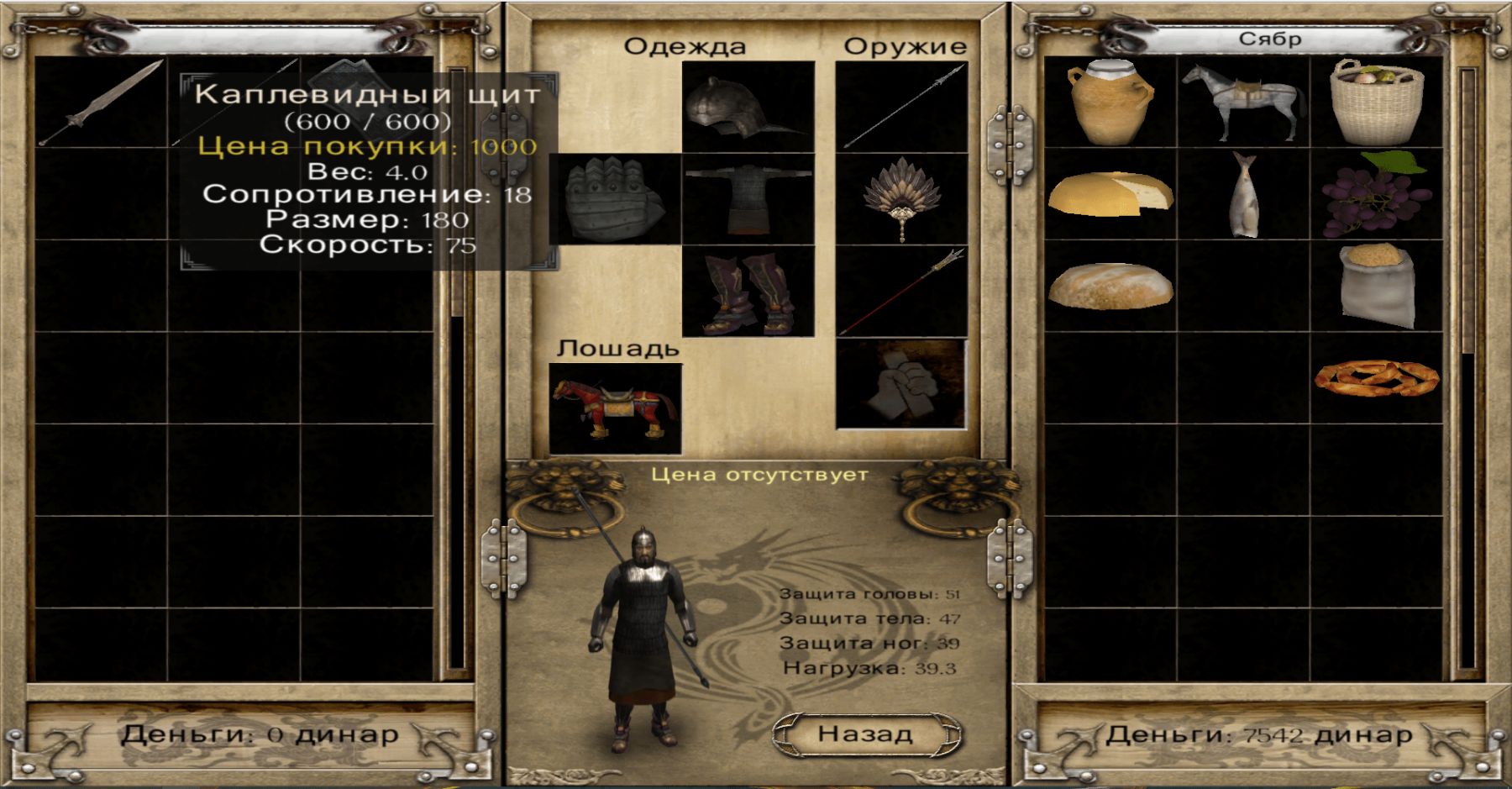Viewport: 1512px width, 789px height.
Task: Select the feathered fan weapon slot
Action: pos(901,198)
